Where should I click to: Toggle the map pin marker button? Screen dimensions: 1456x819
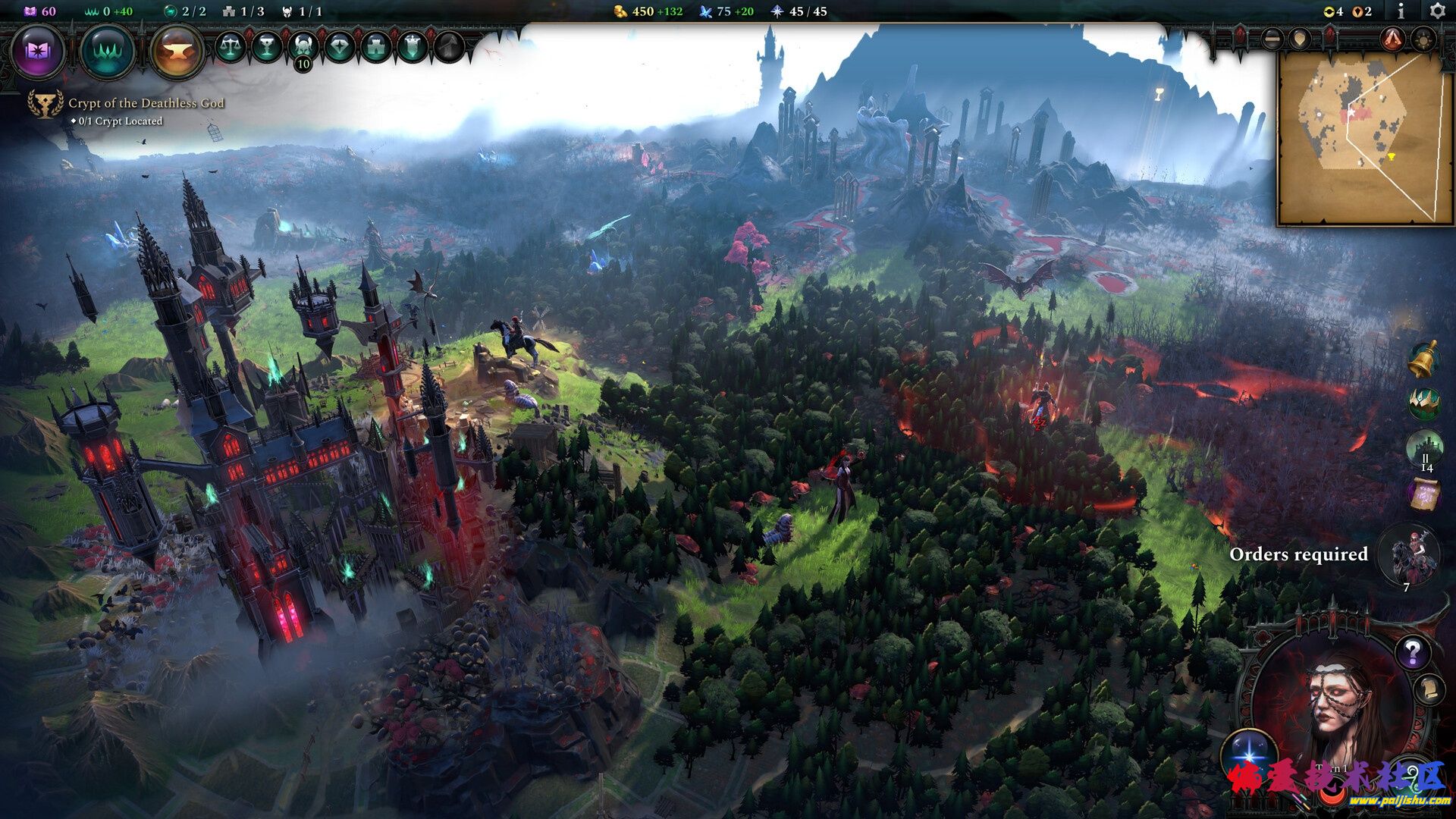pyautogui.click(x=1300, y=38)
